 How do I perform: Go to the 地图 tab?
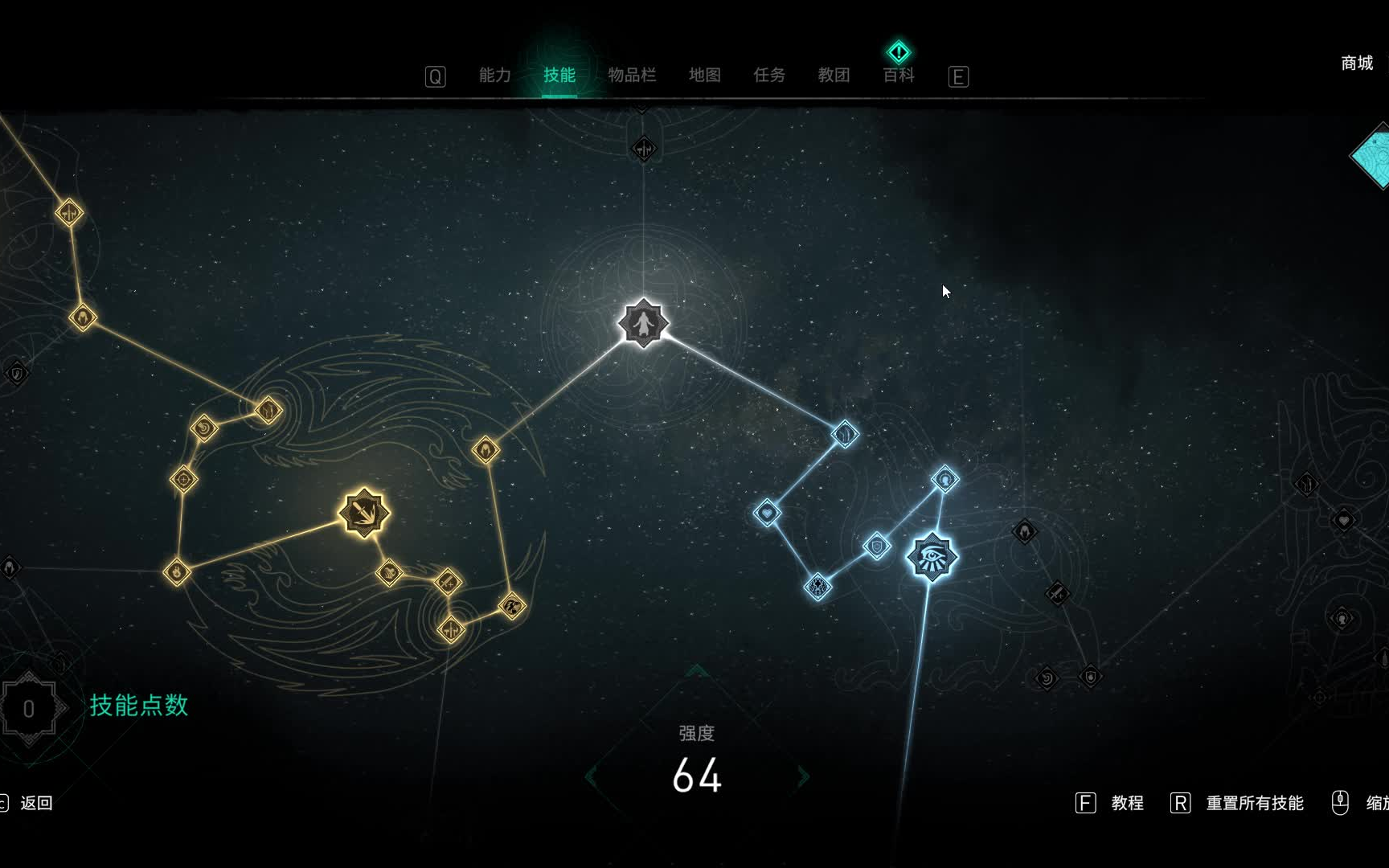tap(705, 76)
